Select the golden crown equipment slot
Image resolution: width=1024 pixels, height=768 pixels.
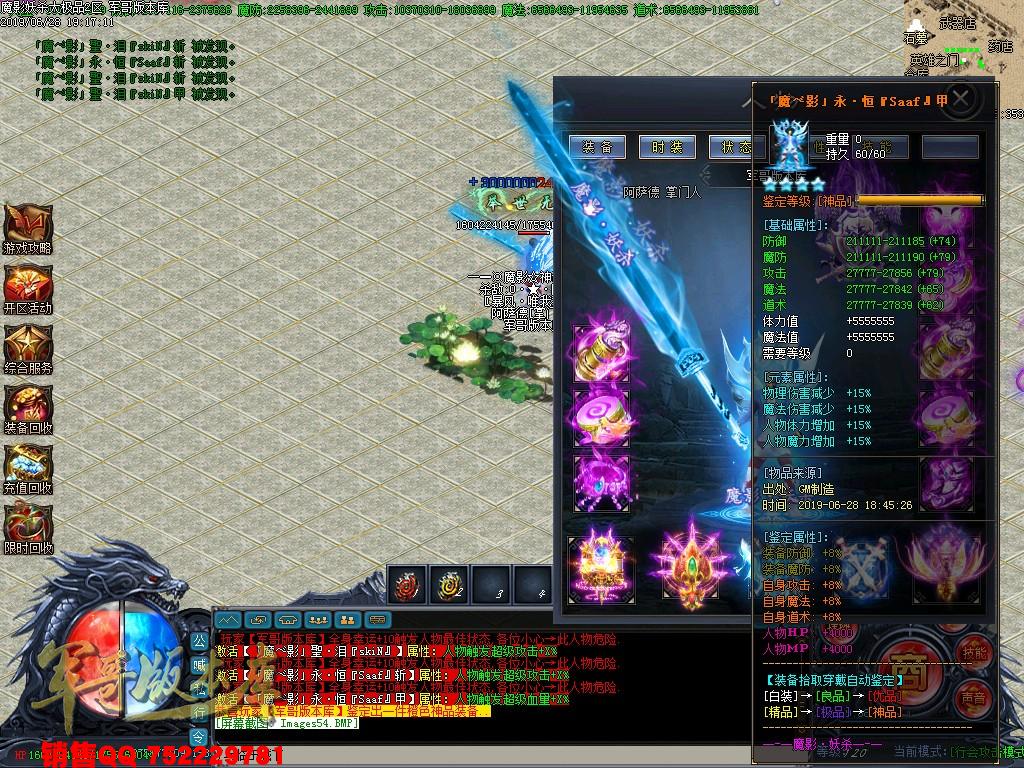click(601, 570)
